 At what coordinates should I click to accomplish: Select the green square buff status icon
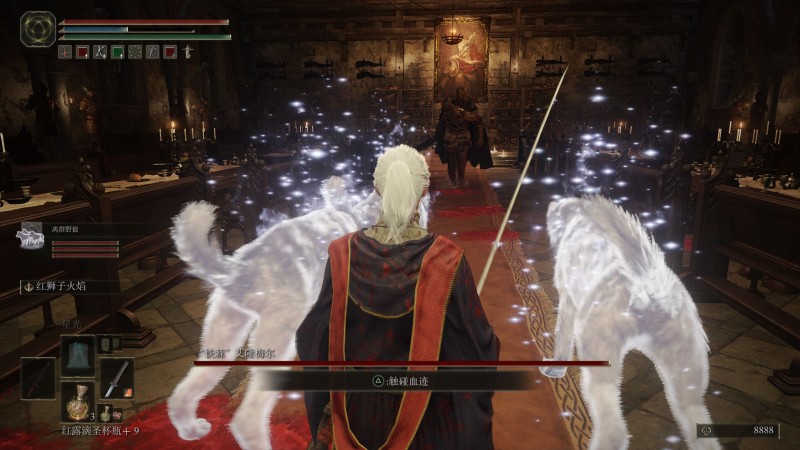[118, 52]
